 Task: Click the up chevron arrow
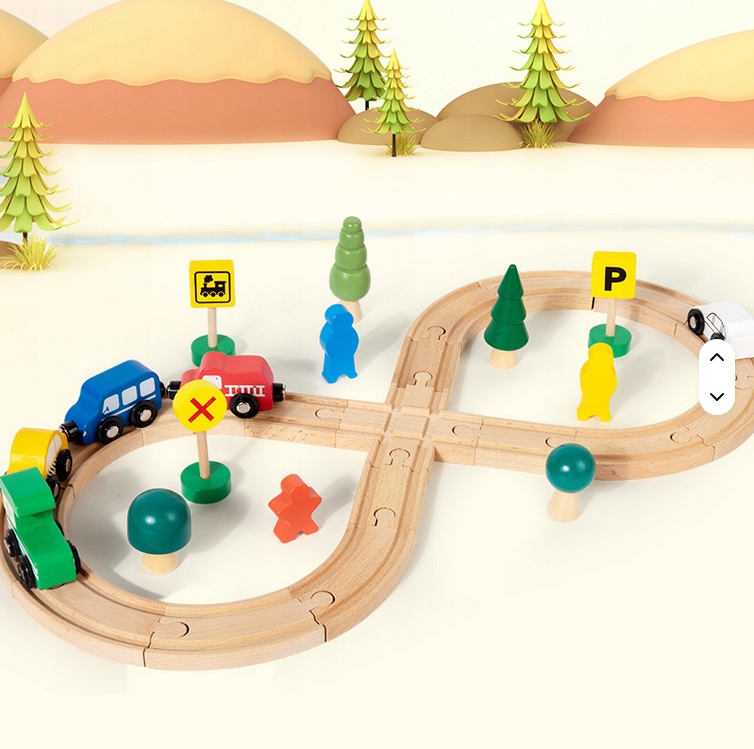pos(716,357)
